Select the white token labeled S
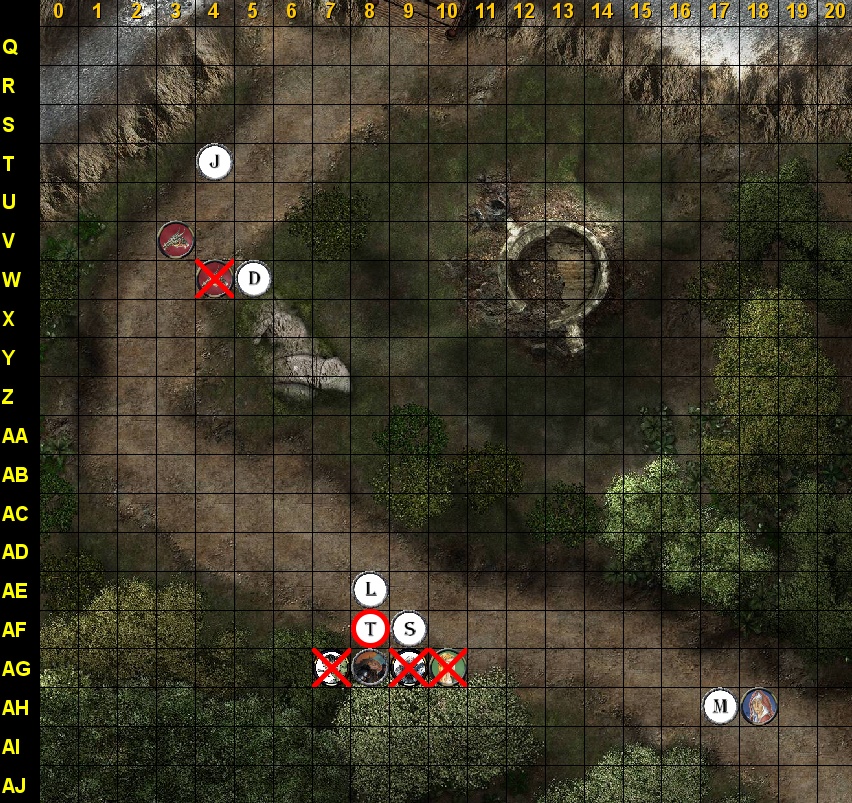Viewport: 852px width, 803px height. (x=409, y=629)
